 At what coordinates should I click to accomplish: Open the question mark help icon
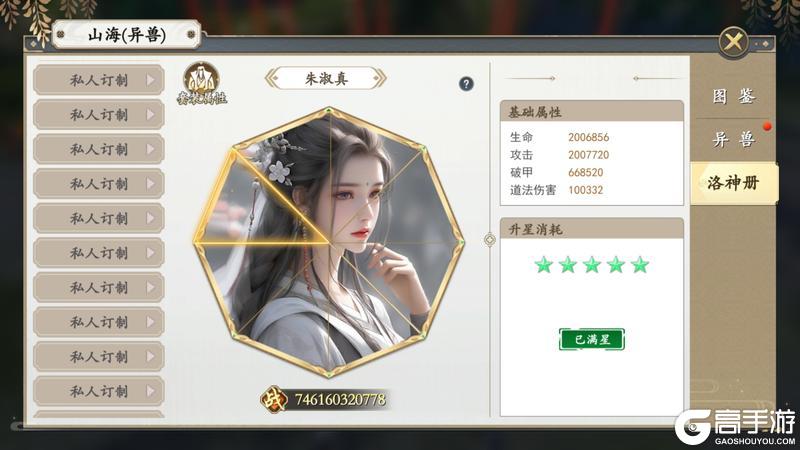coord(466,84)
